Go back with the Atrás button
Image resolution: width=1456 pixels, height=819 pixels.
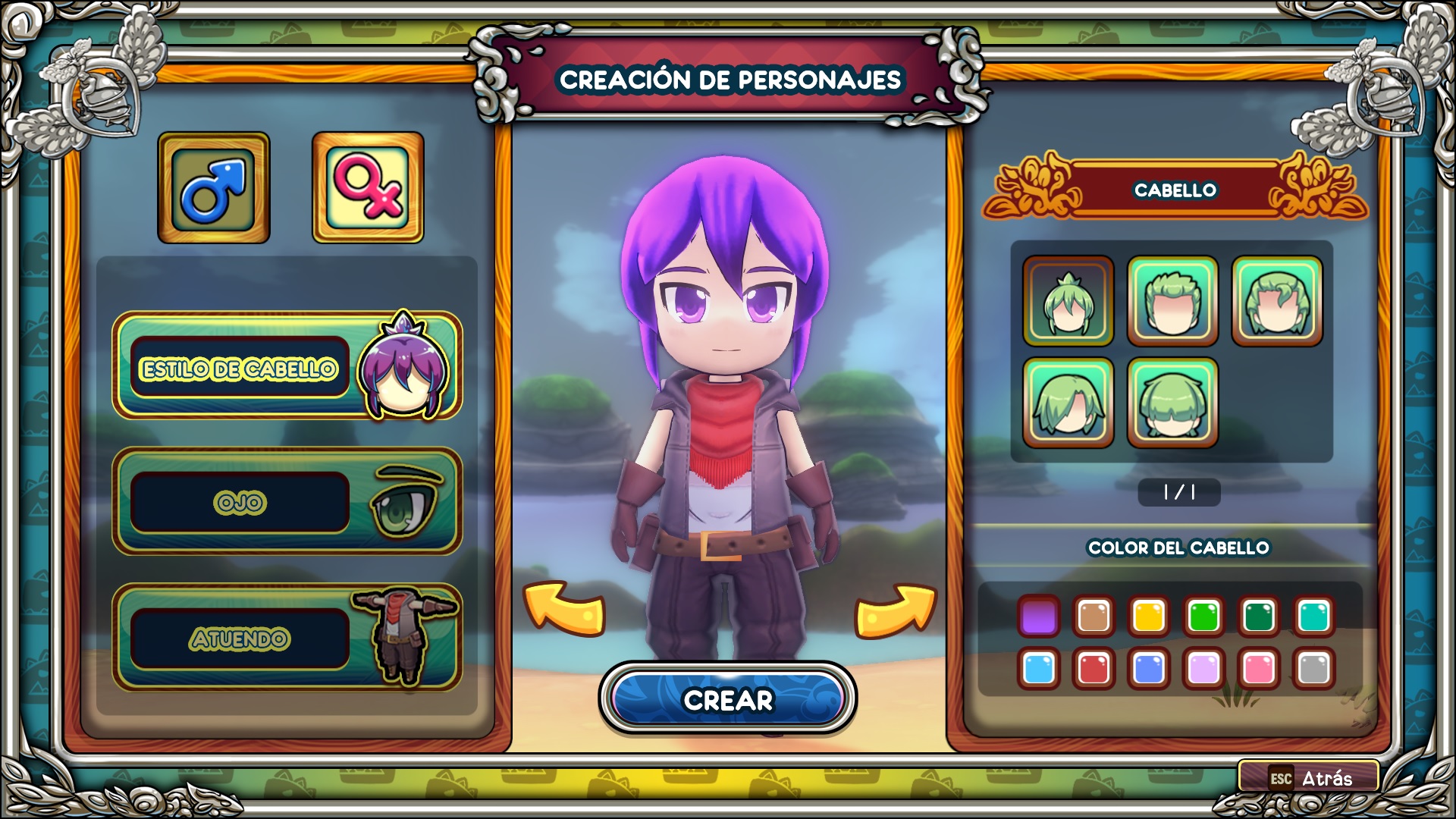[x=1309, y=777]
